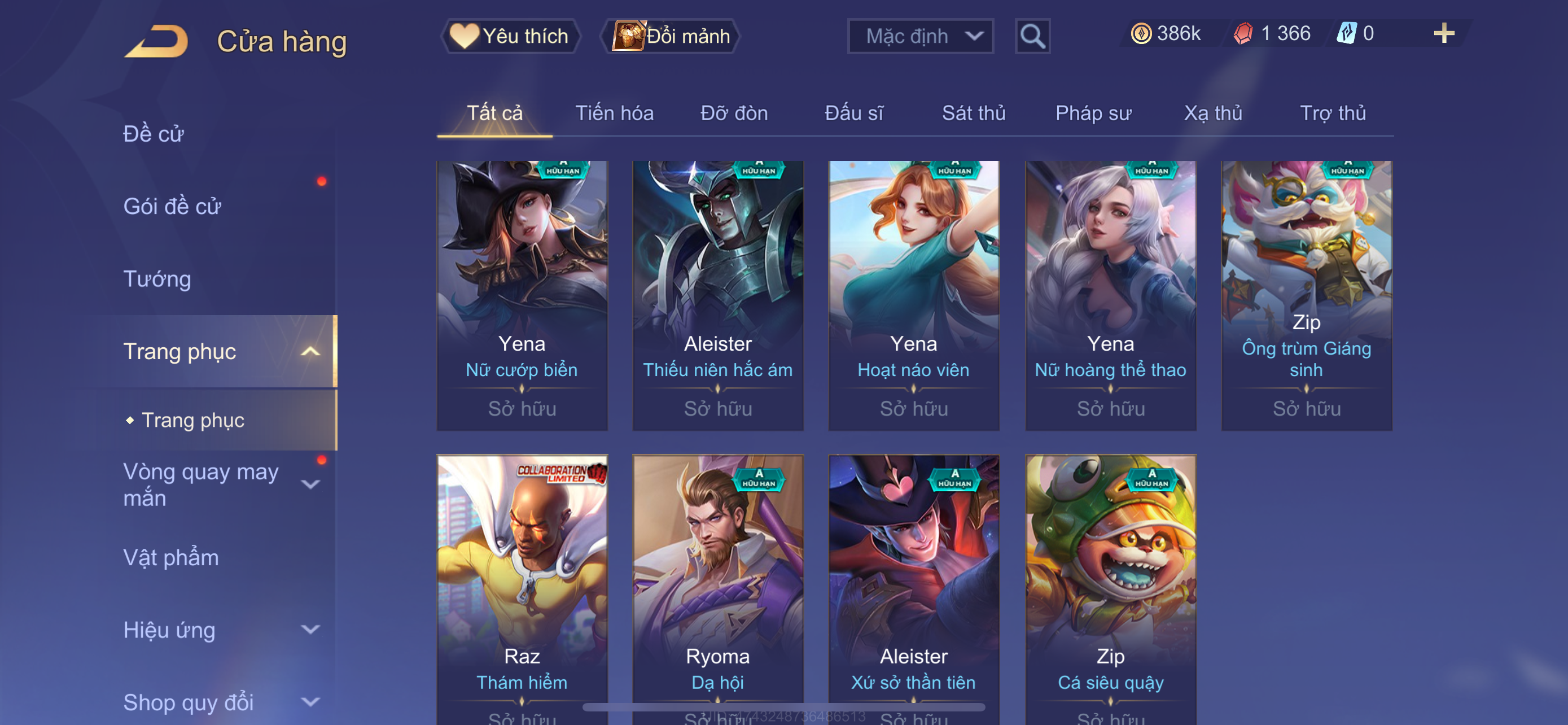Add currency with the plus button
The width and height of the screenshot is (1568, 725).
point(1443,33)
